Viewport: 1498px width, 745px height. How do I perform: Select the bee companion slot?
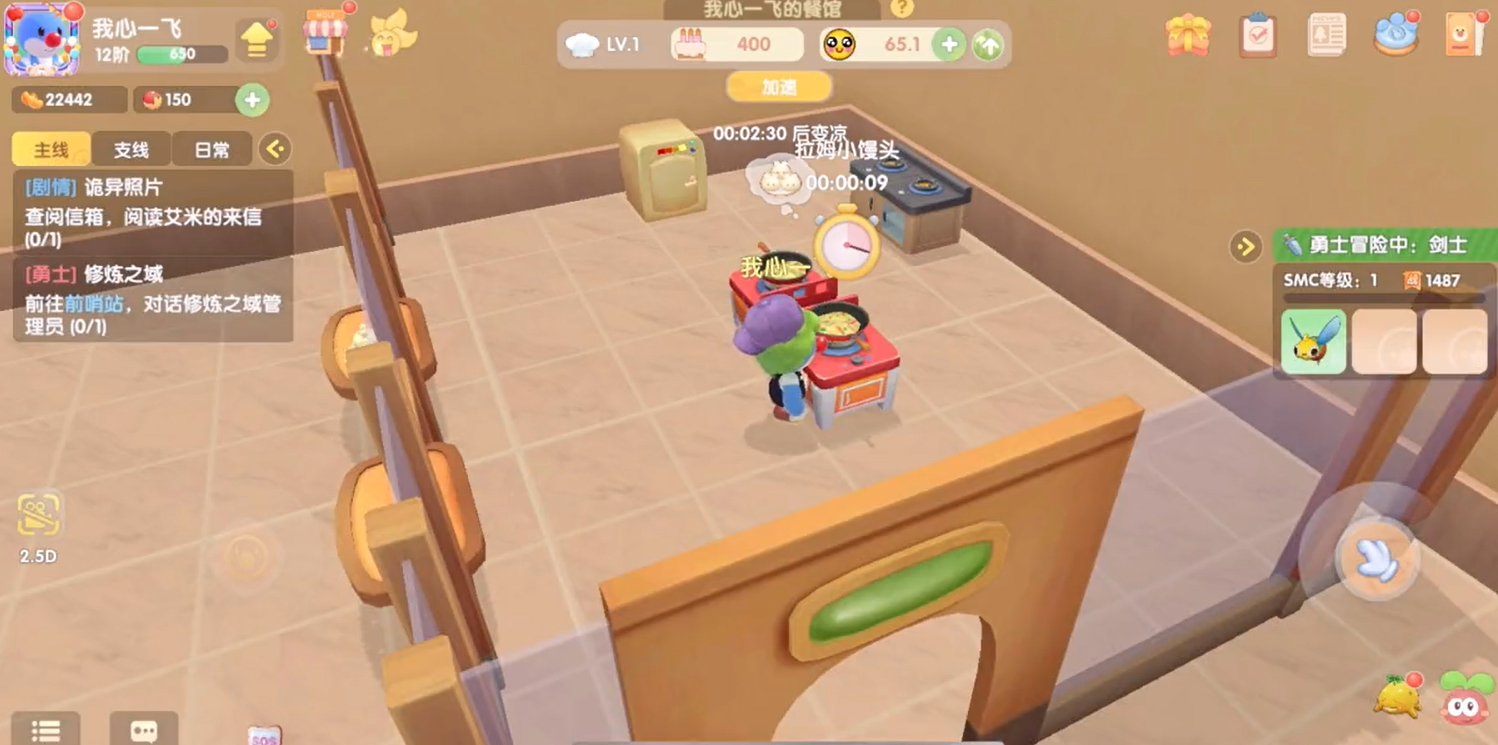[x=1313, y=341]
